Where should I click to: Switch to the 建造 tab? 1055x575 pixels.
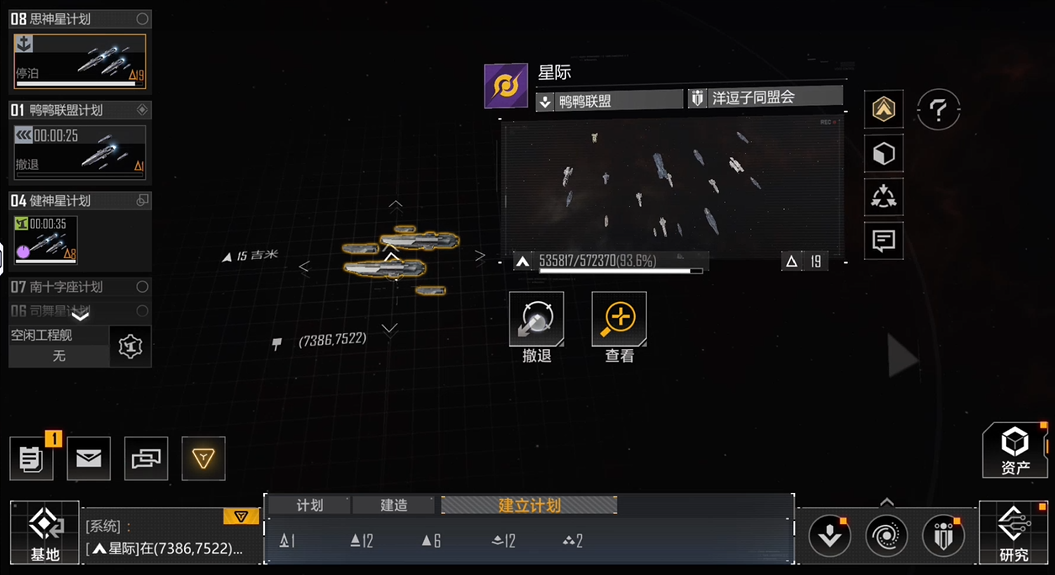(x=394, y=505)
